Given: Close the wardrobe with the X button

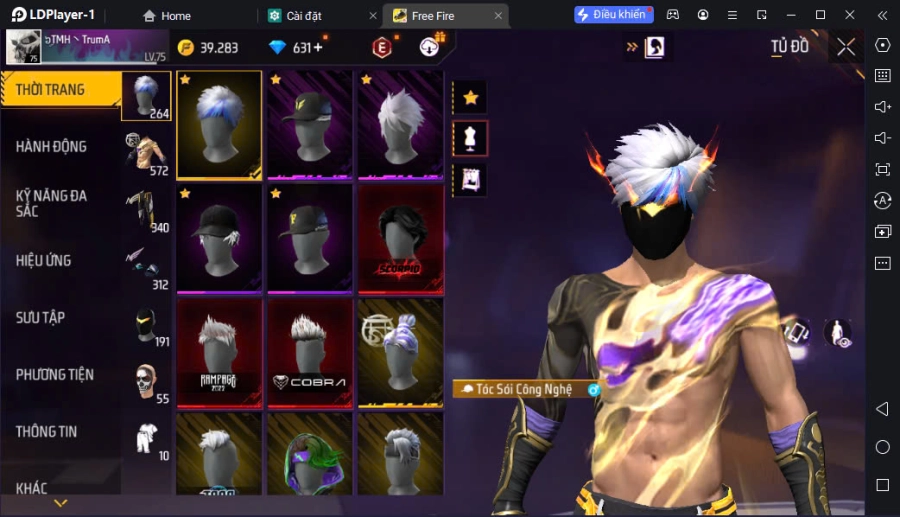Looking at the screenshot, I should coord(846,47).
